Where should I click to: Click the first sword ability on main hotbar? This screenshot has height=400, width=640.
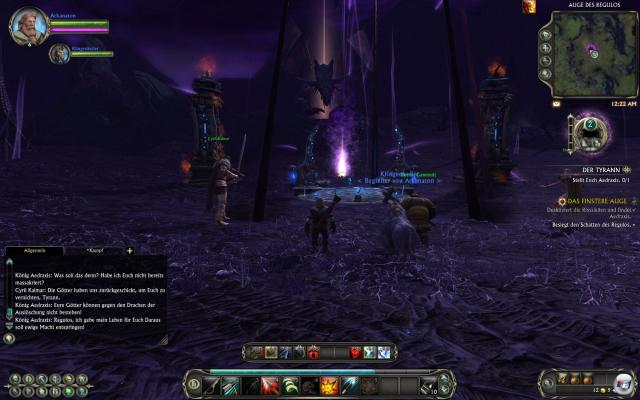pos(213,385)
